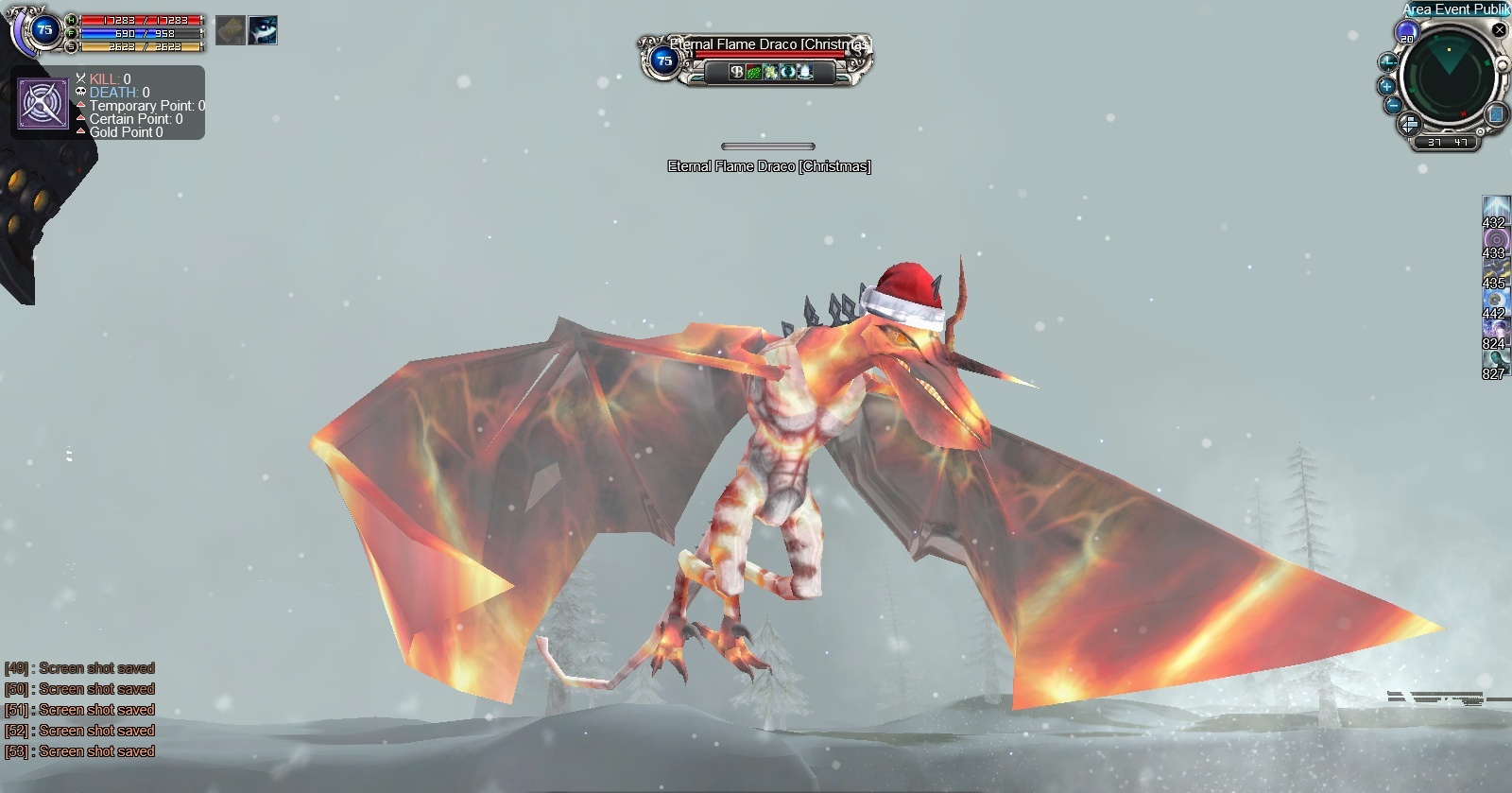The height and width of the screenshot is (793, 1512).
Task: Select the purple ring icon marked 433
Action: (x=1495, y=238)
